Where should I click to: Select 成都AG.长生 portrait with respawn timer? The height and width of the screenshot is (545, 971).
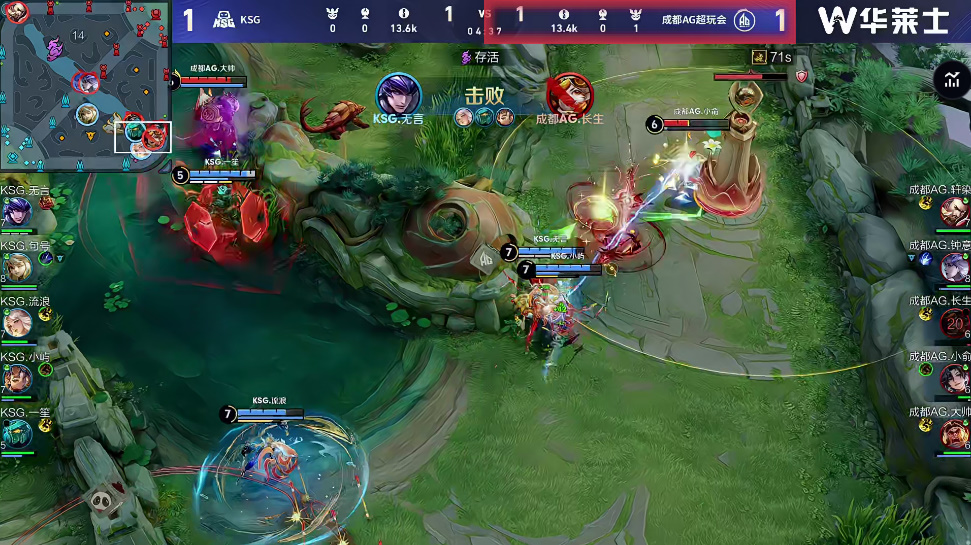tap(954, 323)
